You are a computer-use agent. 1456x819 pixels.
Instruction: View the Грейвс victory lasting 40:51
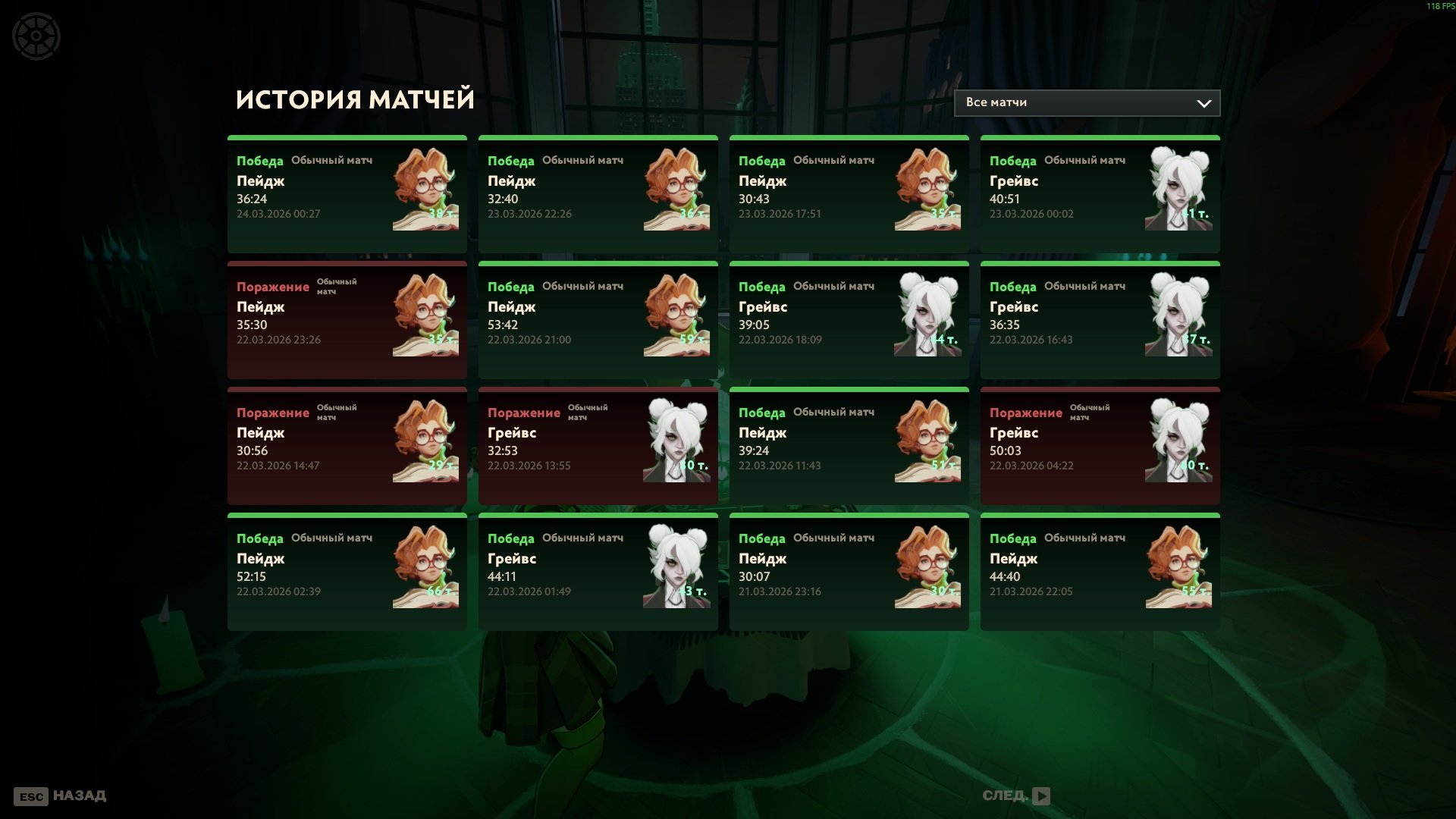click(x=1100, y=194)
